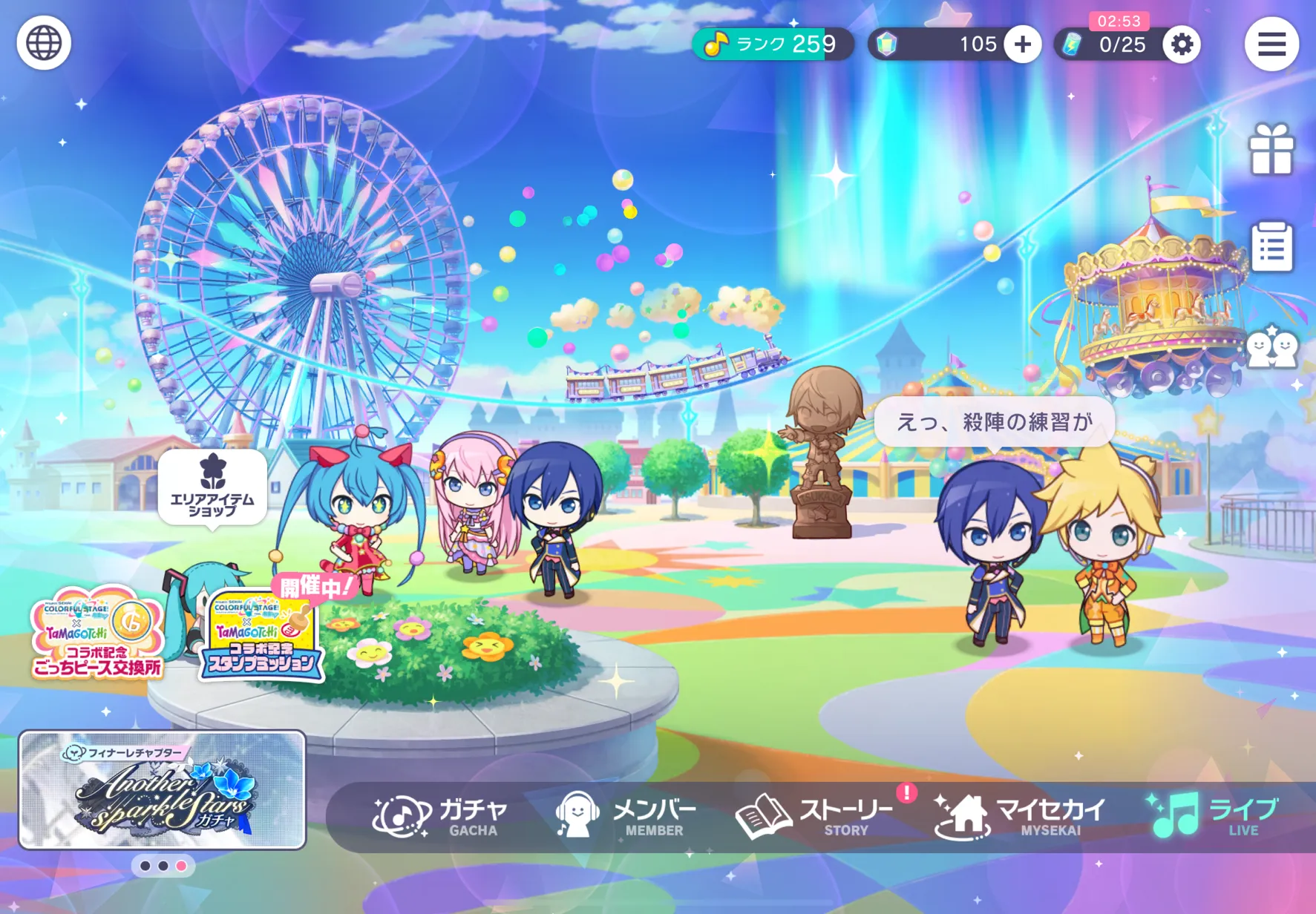Go to the Member menu
The image size is (1316, 914).
(626, 816)
